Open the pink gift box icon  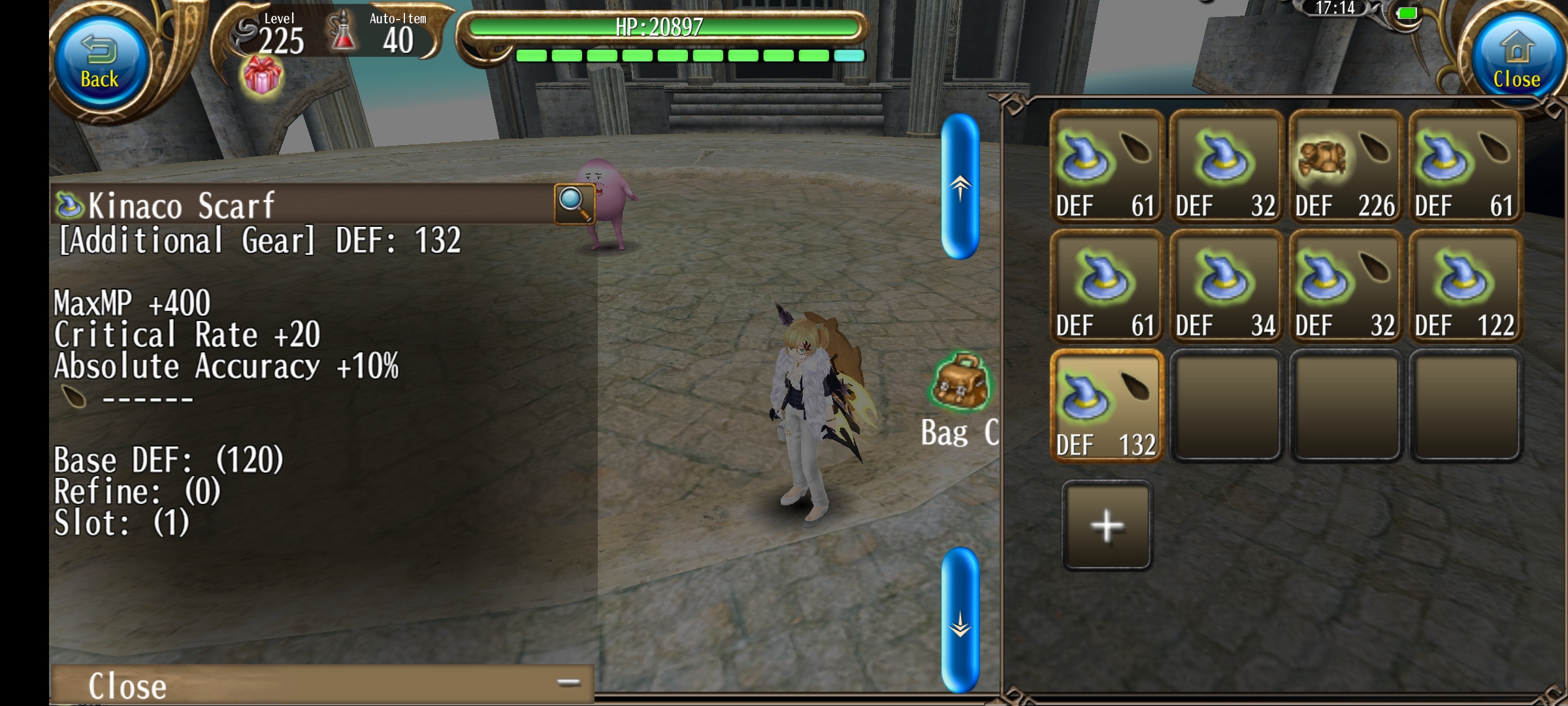pyautogui.click(x=262, y=76)
